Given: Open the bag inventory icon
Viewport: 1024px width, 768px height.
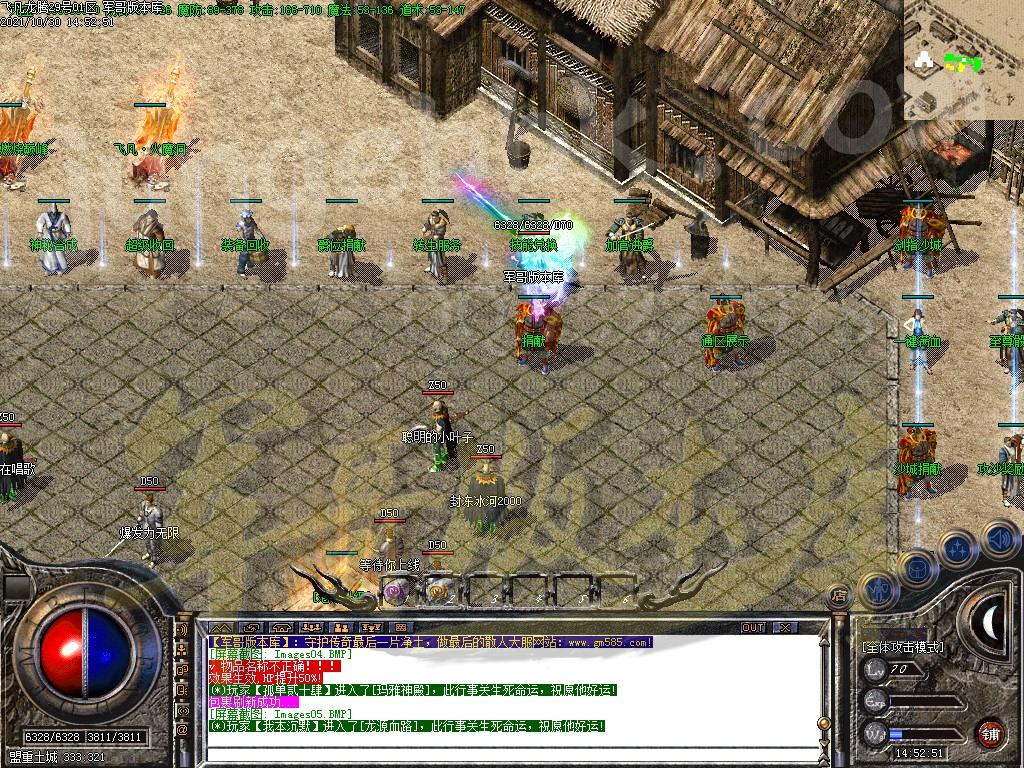Looking at the screenshot, I should [918, 567].
